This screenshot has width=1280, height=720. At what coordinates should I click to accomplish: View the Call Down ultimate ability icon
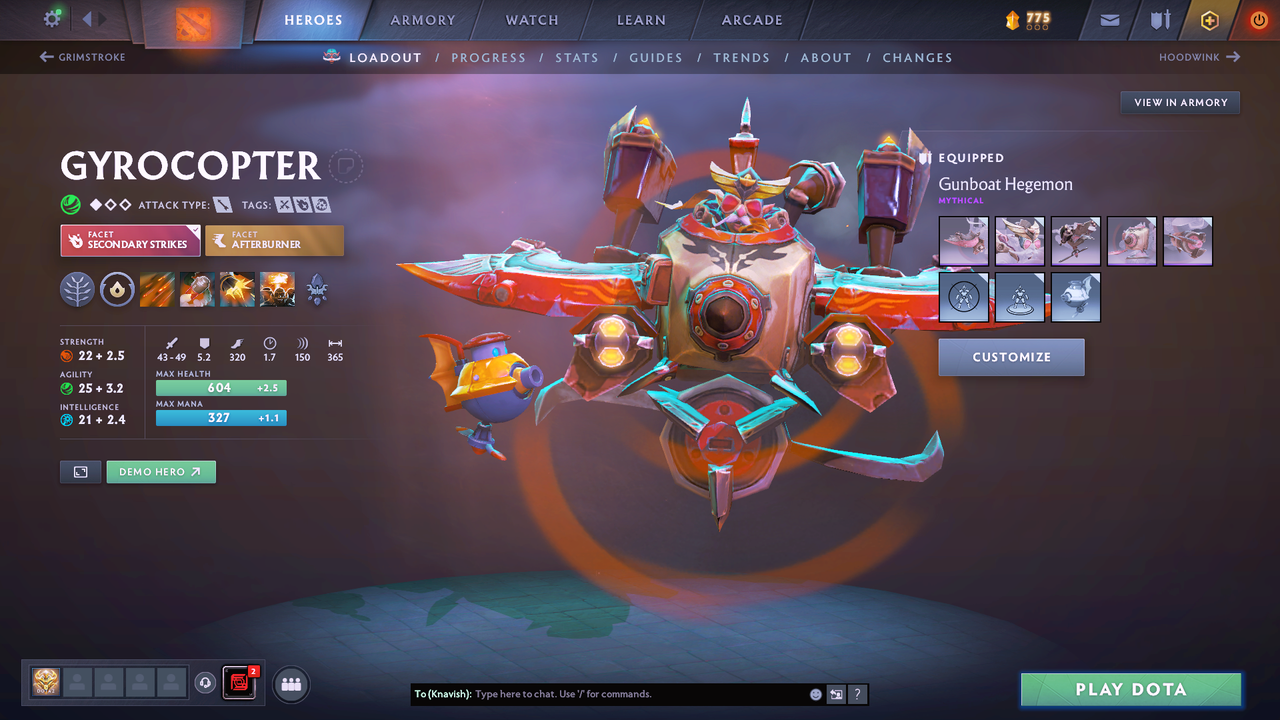tap(277, 290)
